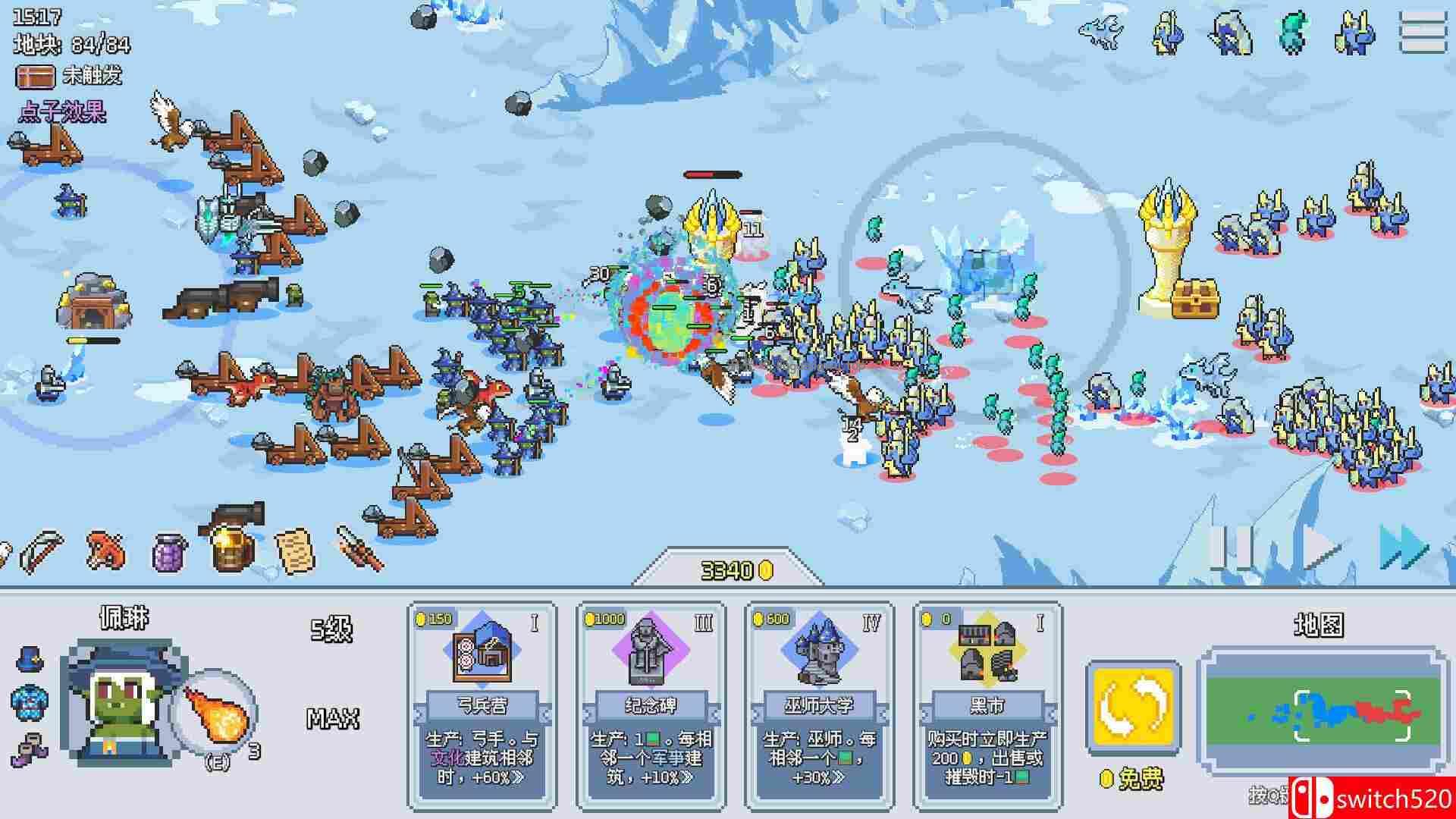
Task: Select the purple jar item icon
Action: coord(169,552)
